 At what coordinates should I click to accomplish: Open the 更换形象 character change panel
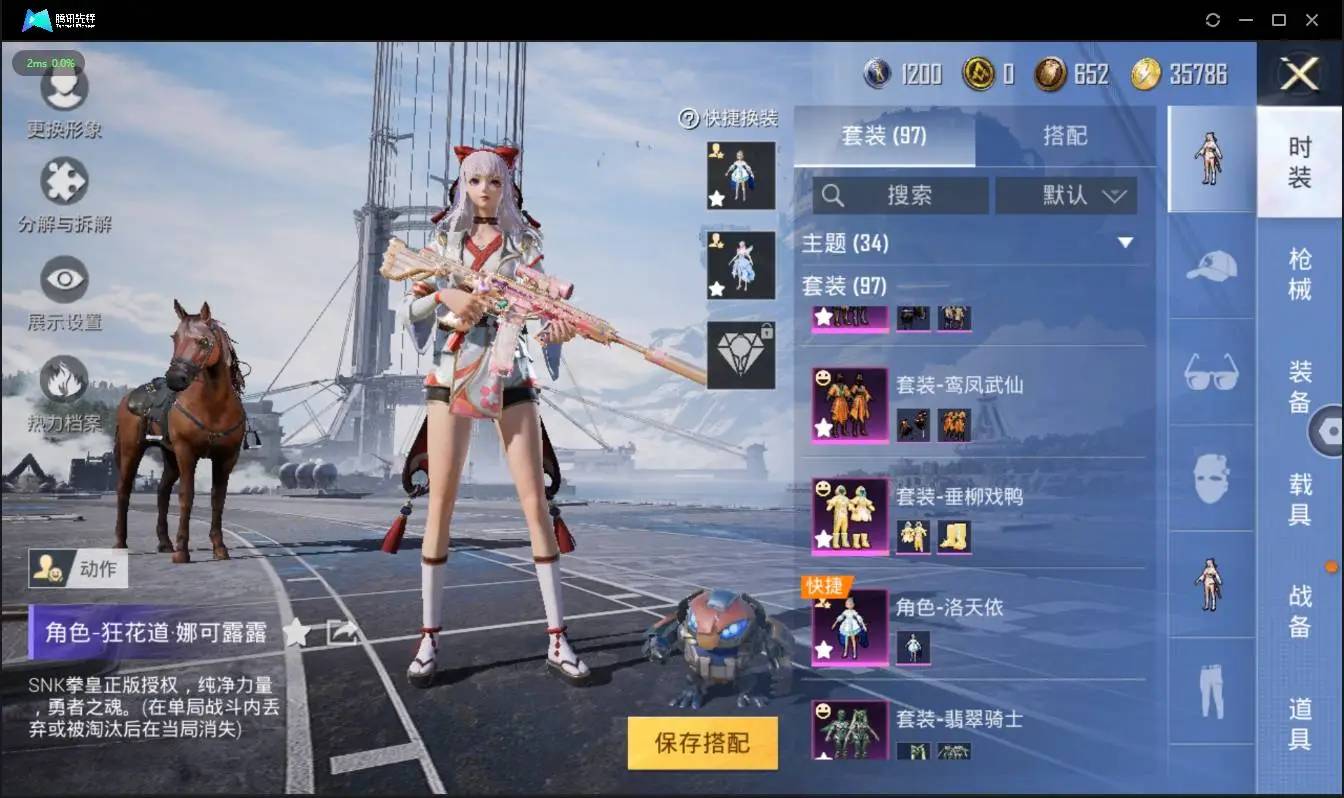63,97
